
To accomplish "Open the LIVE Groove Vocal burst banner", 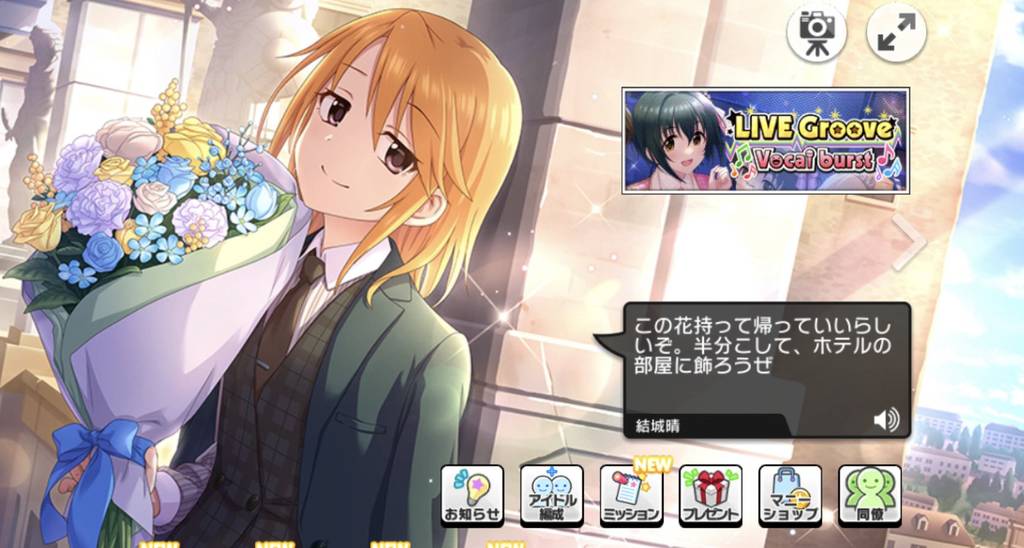I will [x=765, y=140].
